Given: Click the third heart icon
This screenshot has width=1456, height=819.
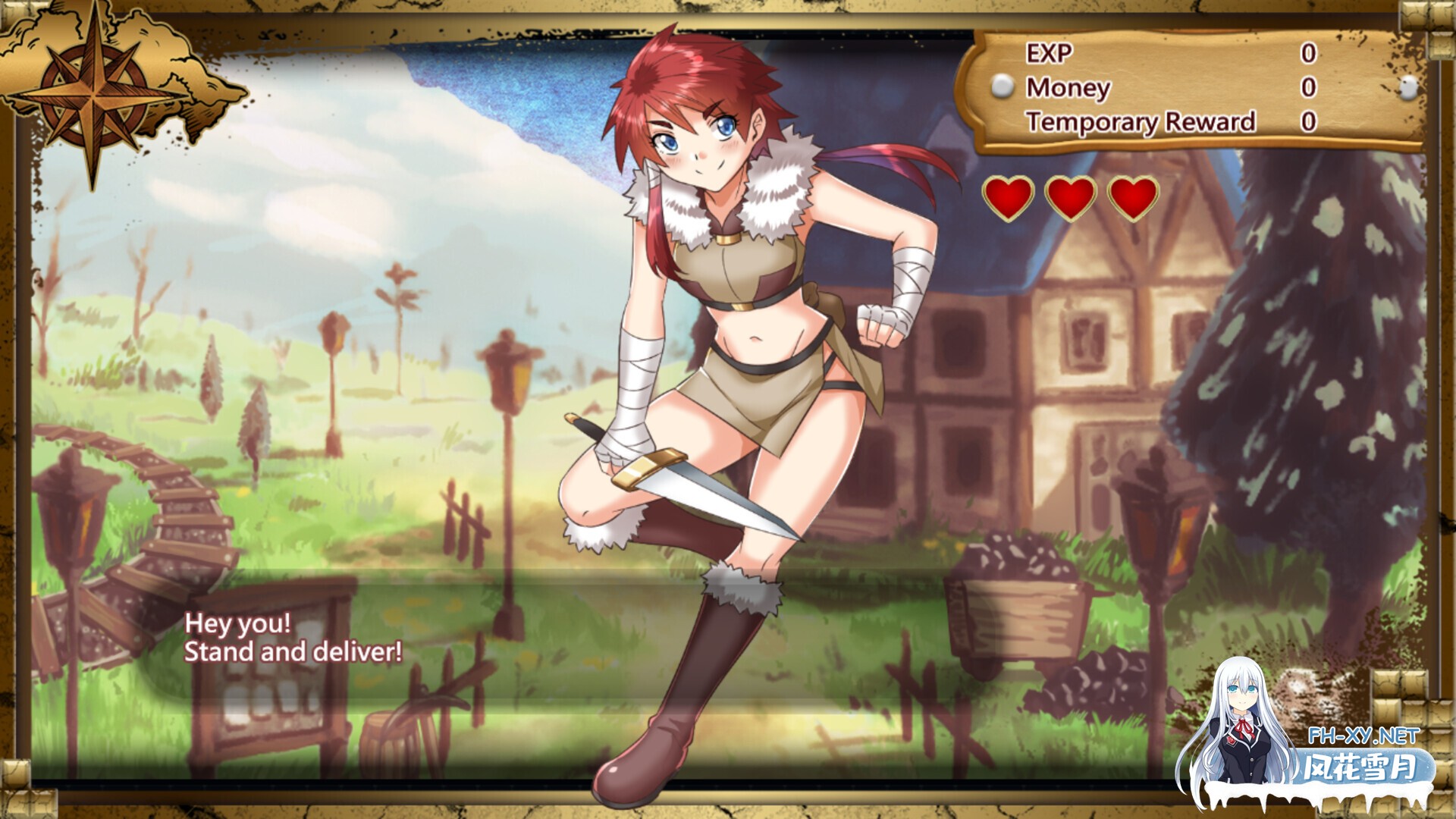Looking at the screenshot, I should click(1131, 199).
